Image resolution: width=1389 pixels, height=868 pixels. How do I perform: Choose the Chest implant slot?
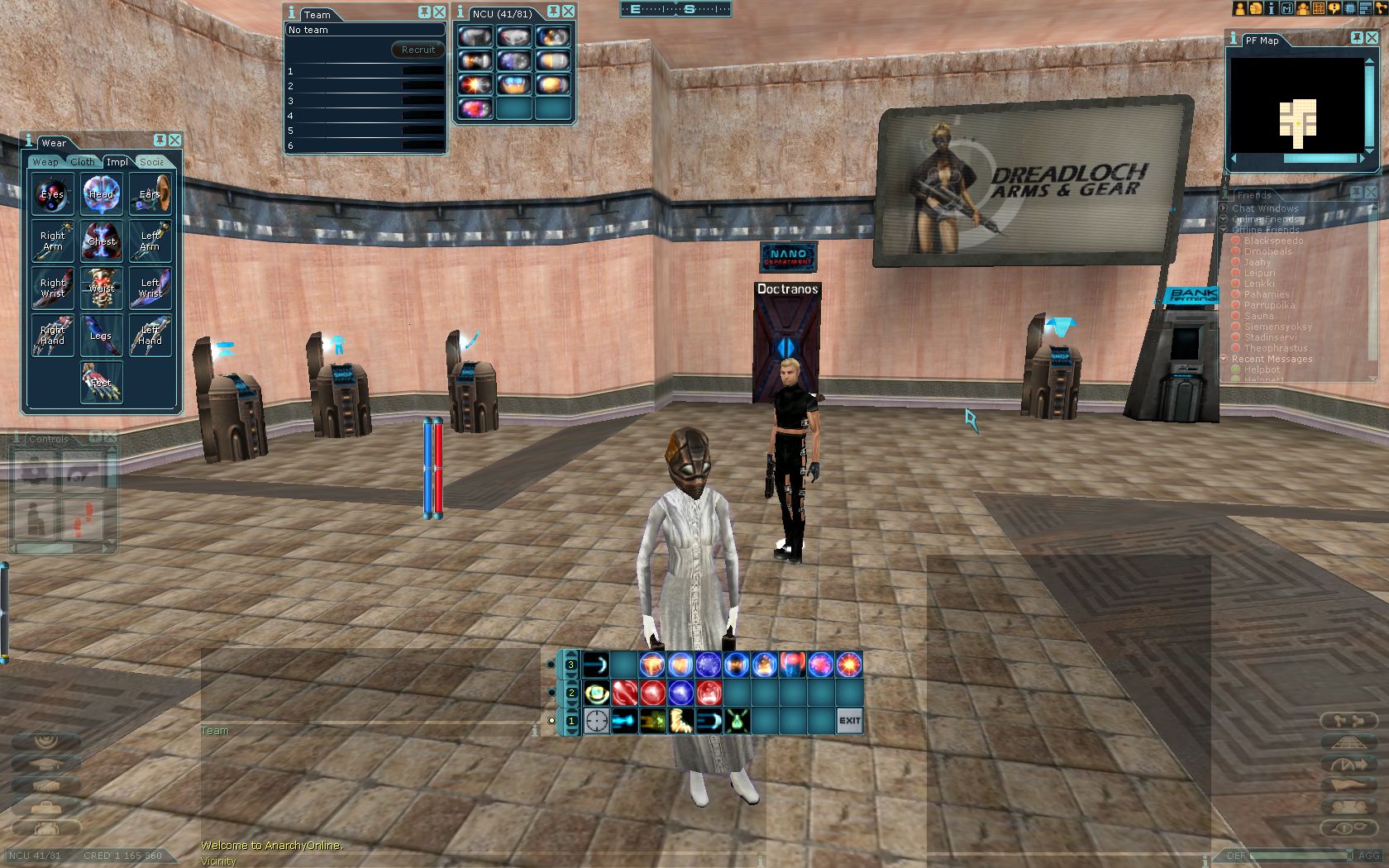pos(102,241)
